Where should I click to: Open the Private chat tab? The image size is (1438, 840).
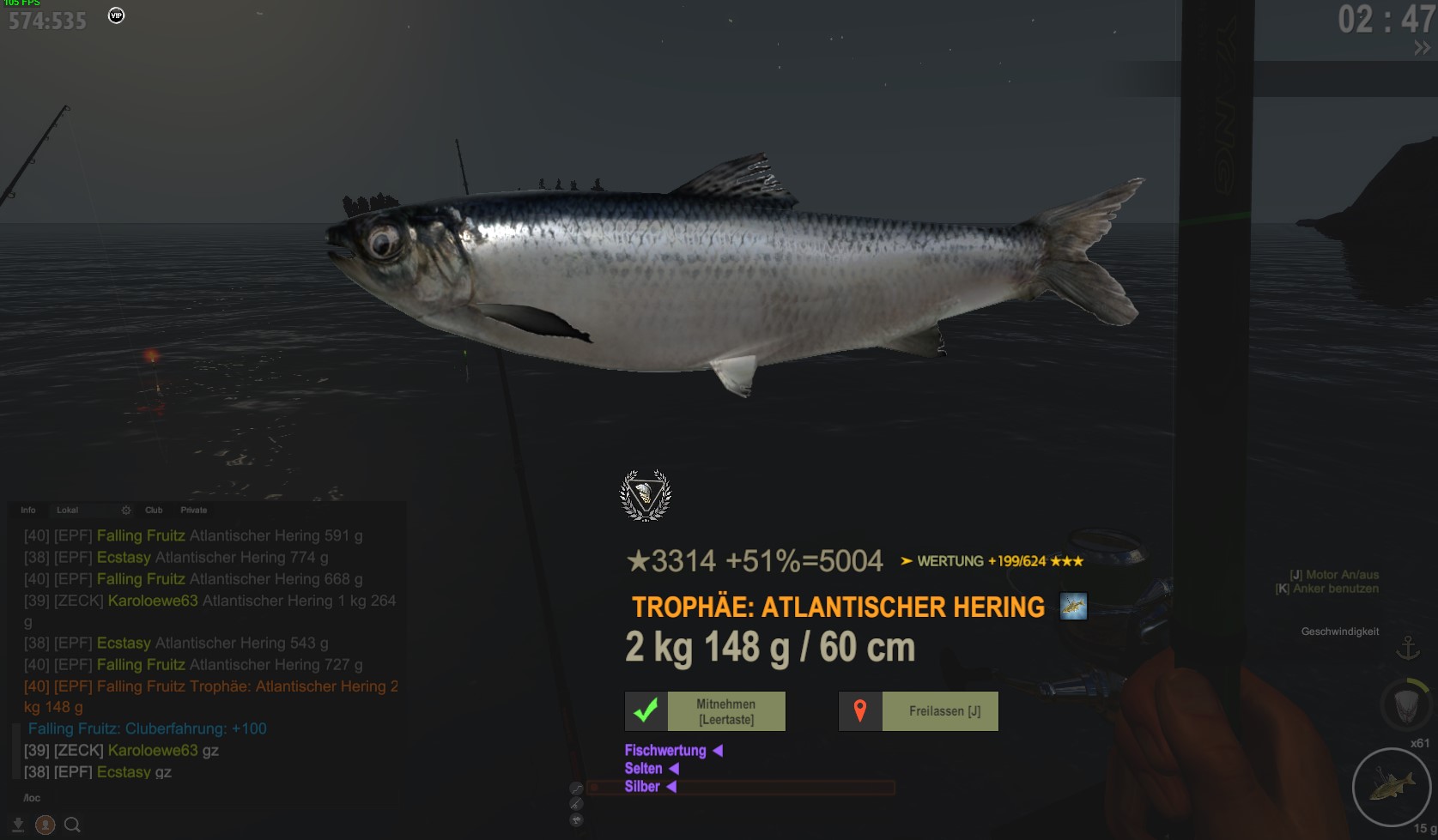coord(194,510)
